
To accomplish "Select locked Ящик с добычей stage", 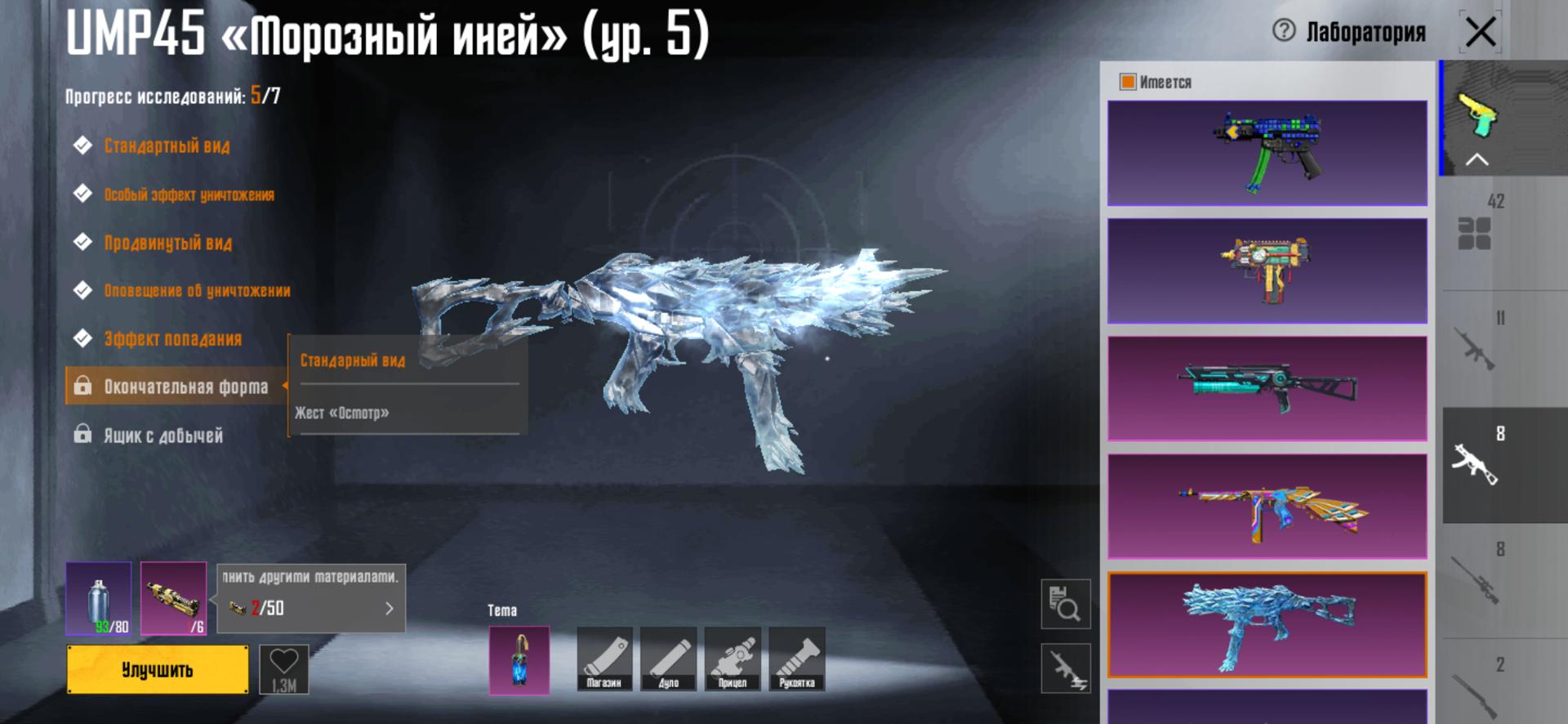I will (x=163, y=436).
